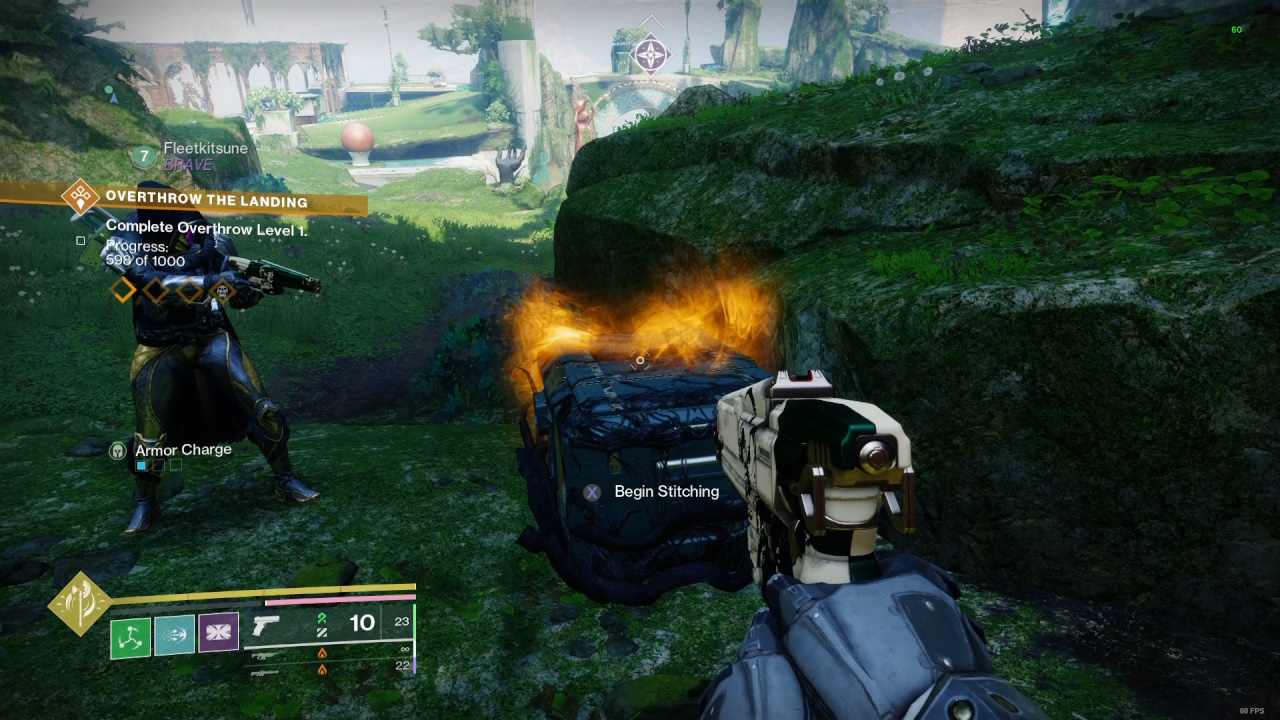1280x720 pixels.
Task: Select the Armor Charge helmet icon
Action: pos(118,451)
